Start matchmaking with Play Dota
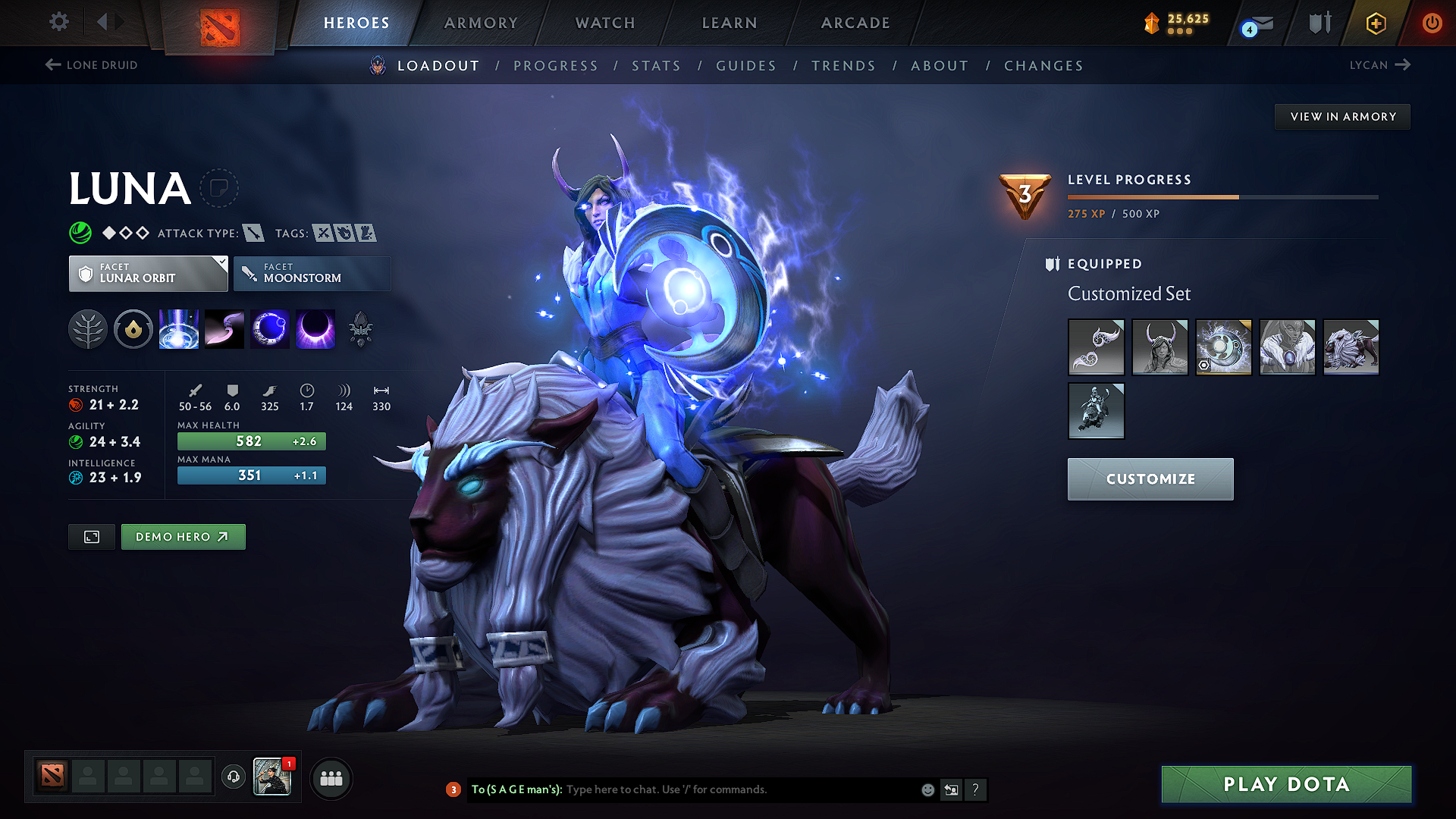1456x819 pixels. coord(1286,784)
